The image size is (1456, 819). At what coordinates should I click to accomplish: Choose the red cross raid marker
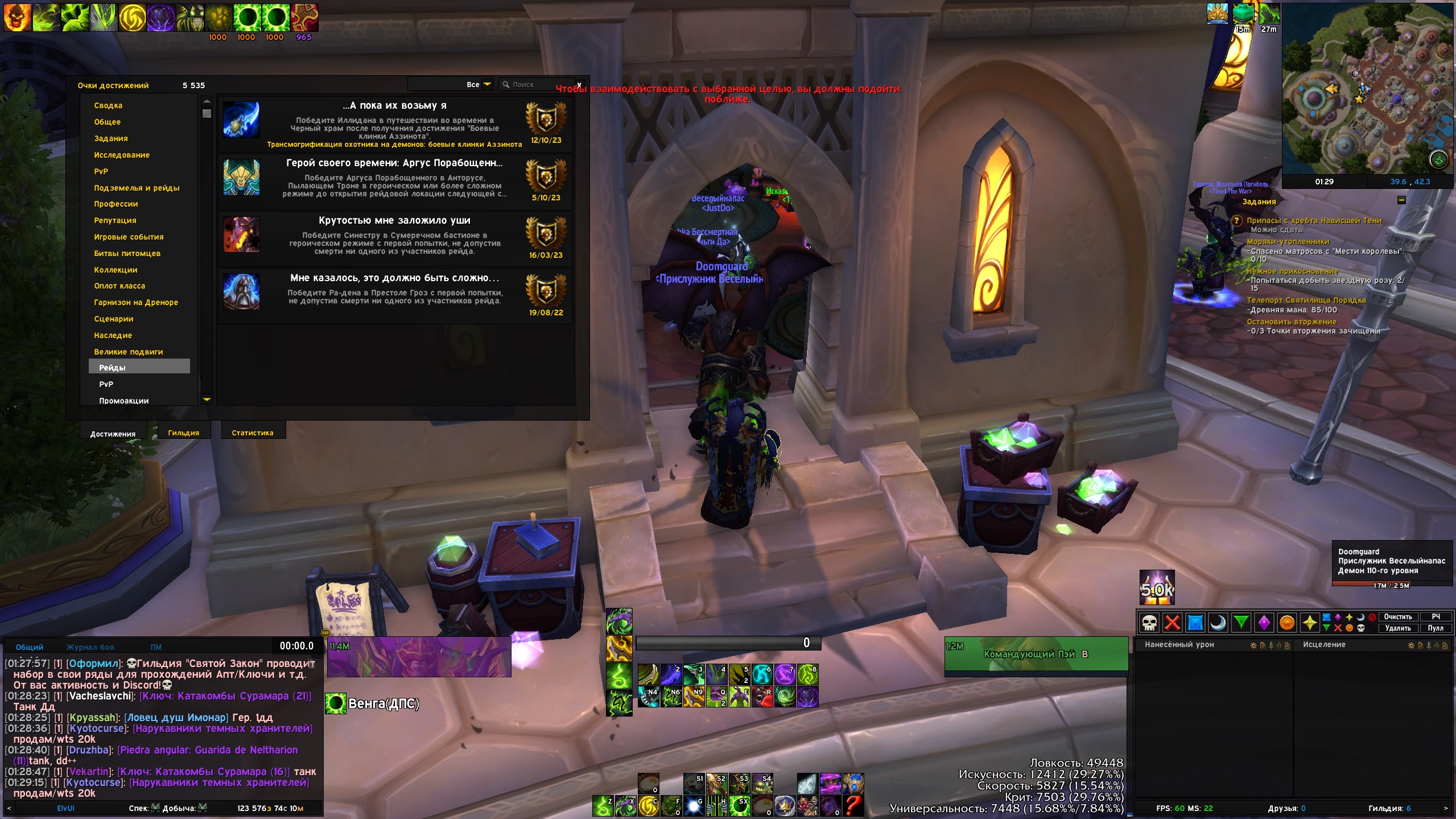(1172, 623)
